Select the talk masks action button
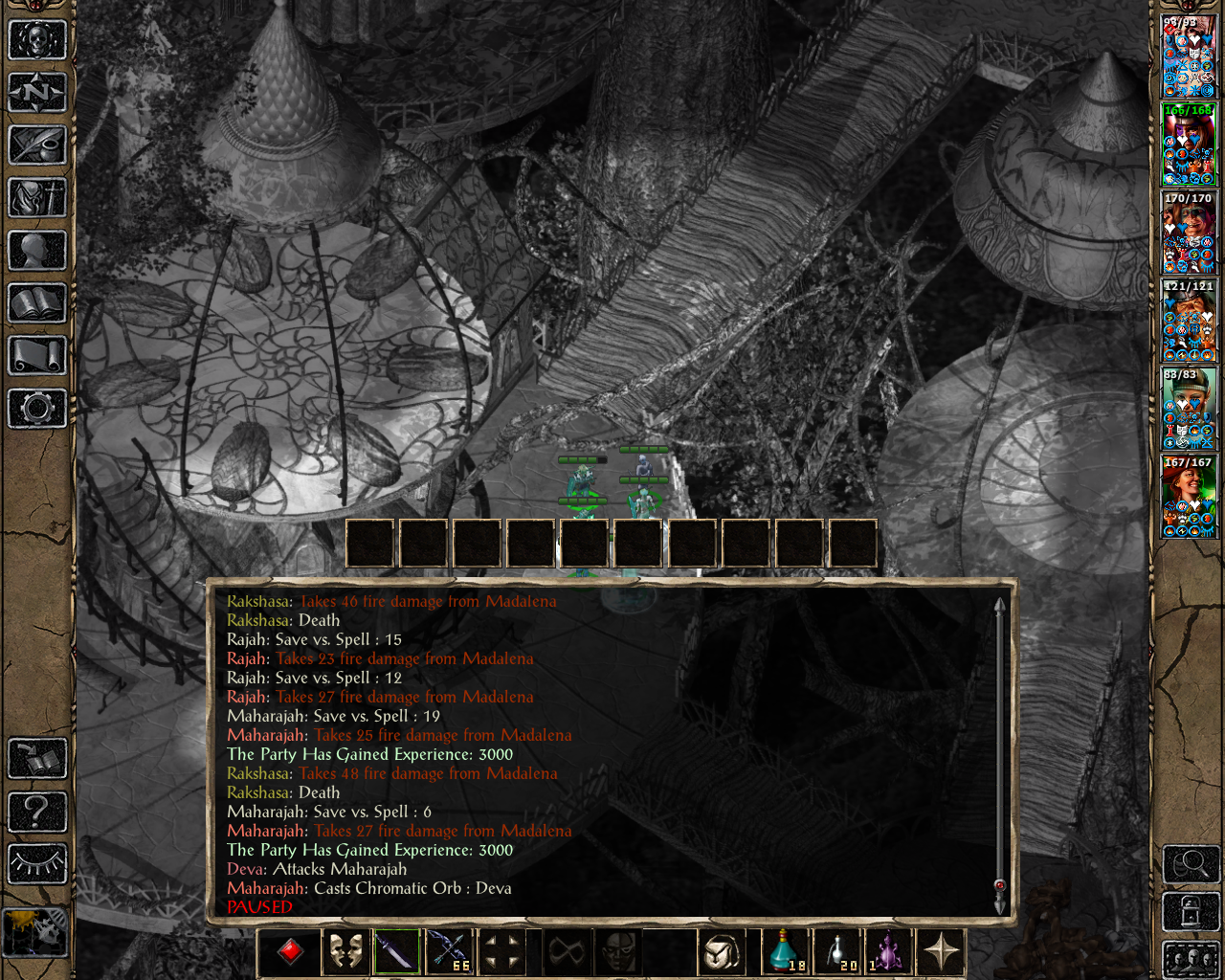The height and width of the screenshot is (980, 1225). click(345, 951)
